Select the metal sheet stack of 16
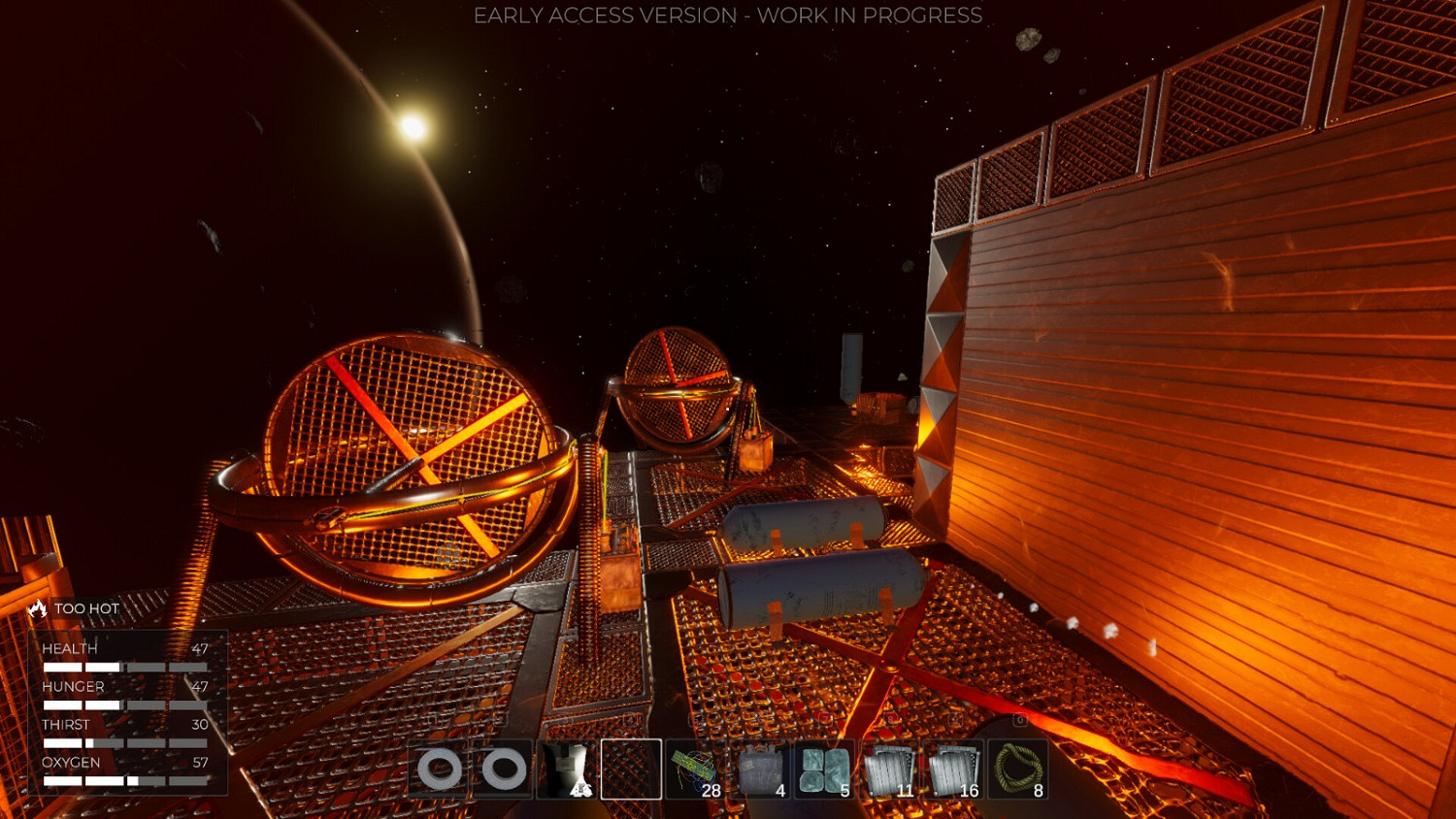Image resolution: width=1456 pixels, height=819 pixels. 955,767
